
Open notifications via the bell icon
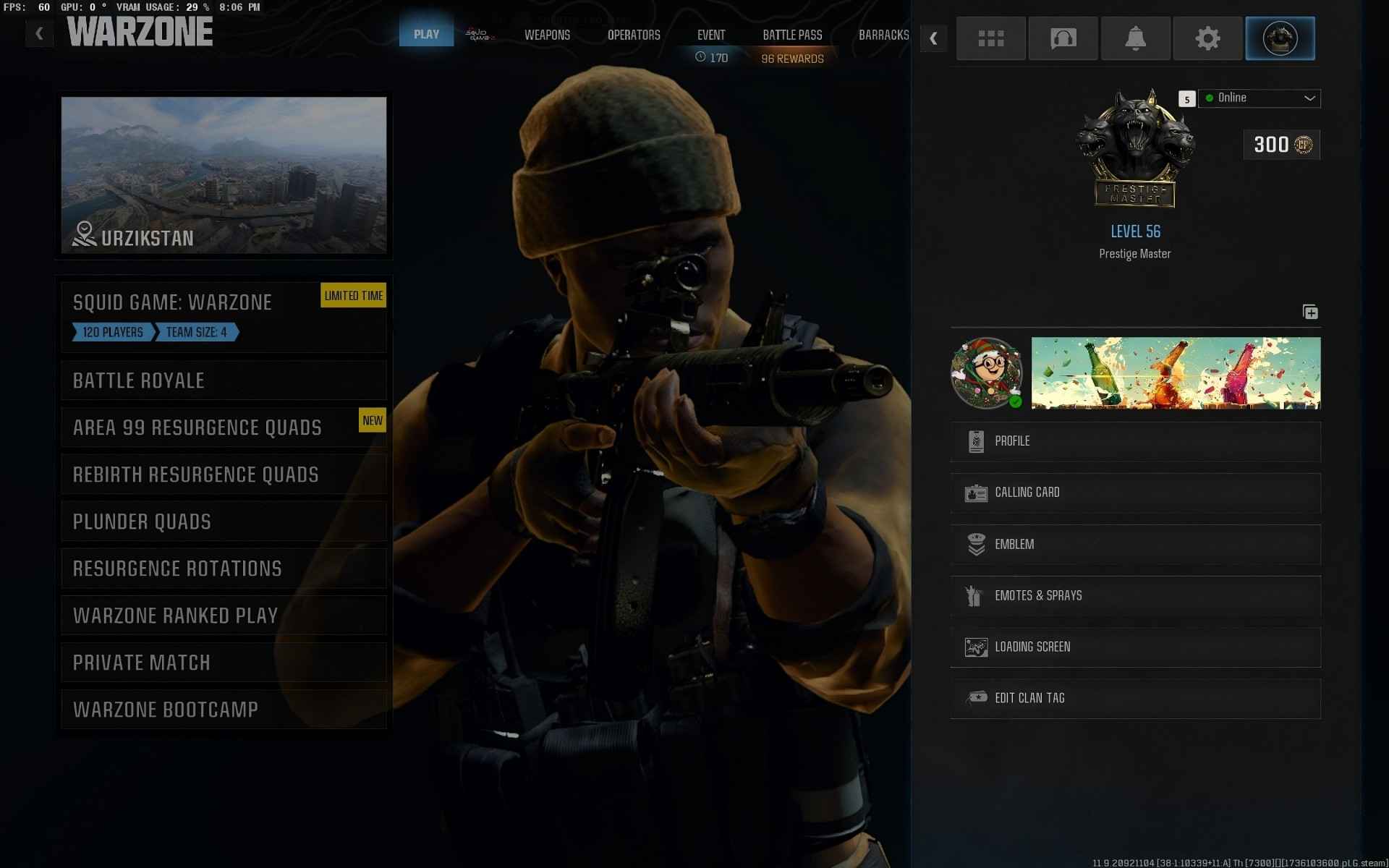(x=1135, y=38)
